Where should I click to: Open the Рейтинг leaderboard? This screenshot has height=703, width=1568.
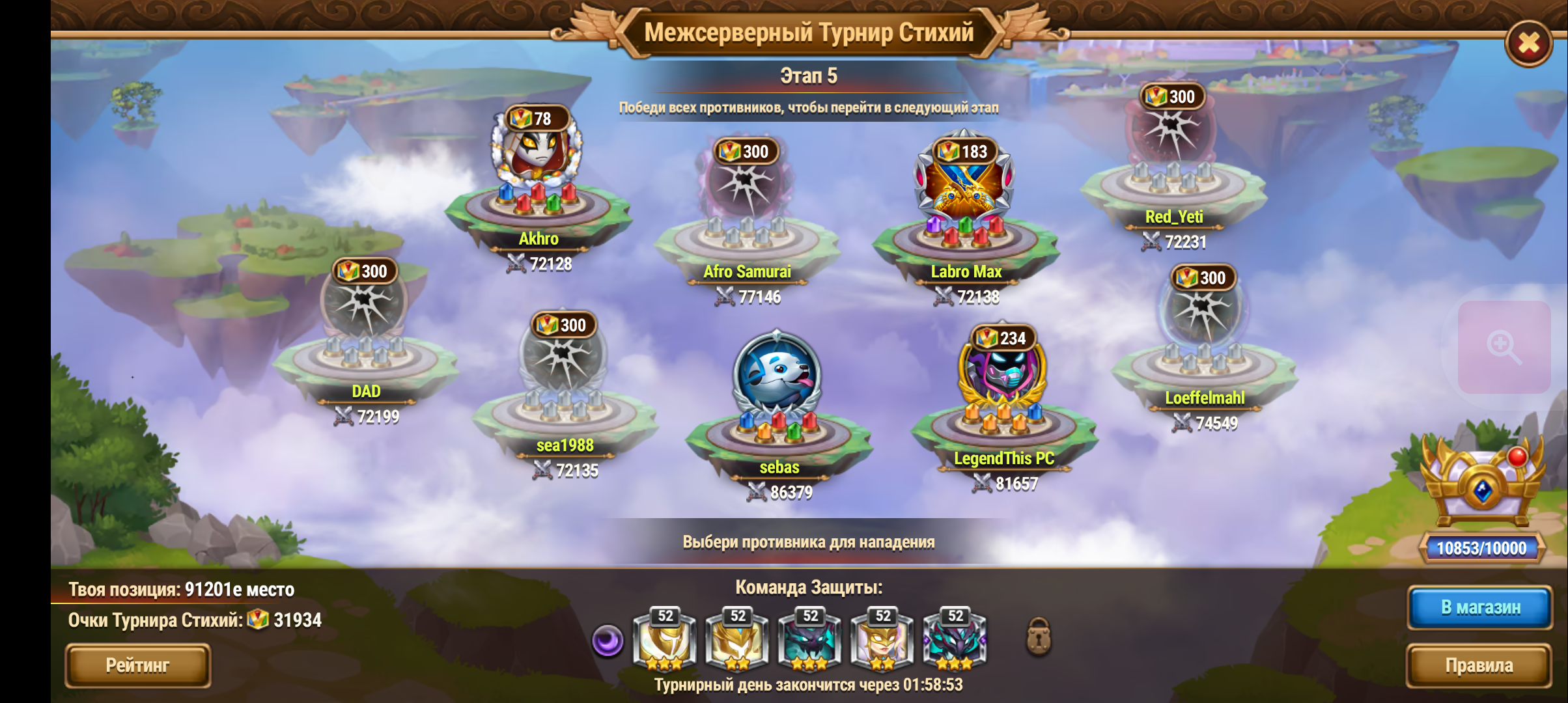(x=137, y=665)
